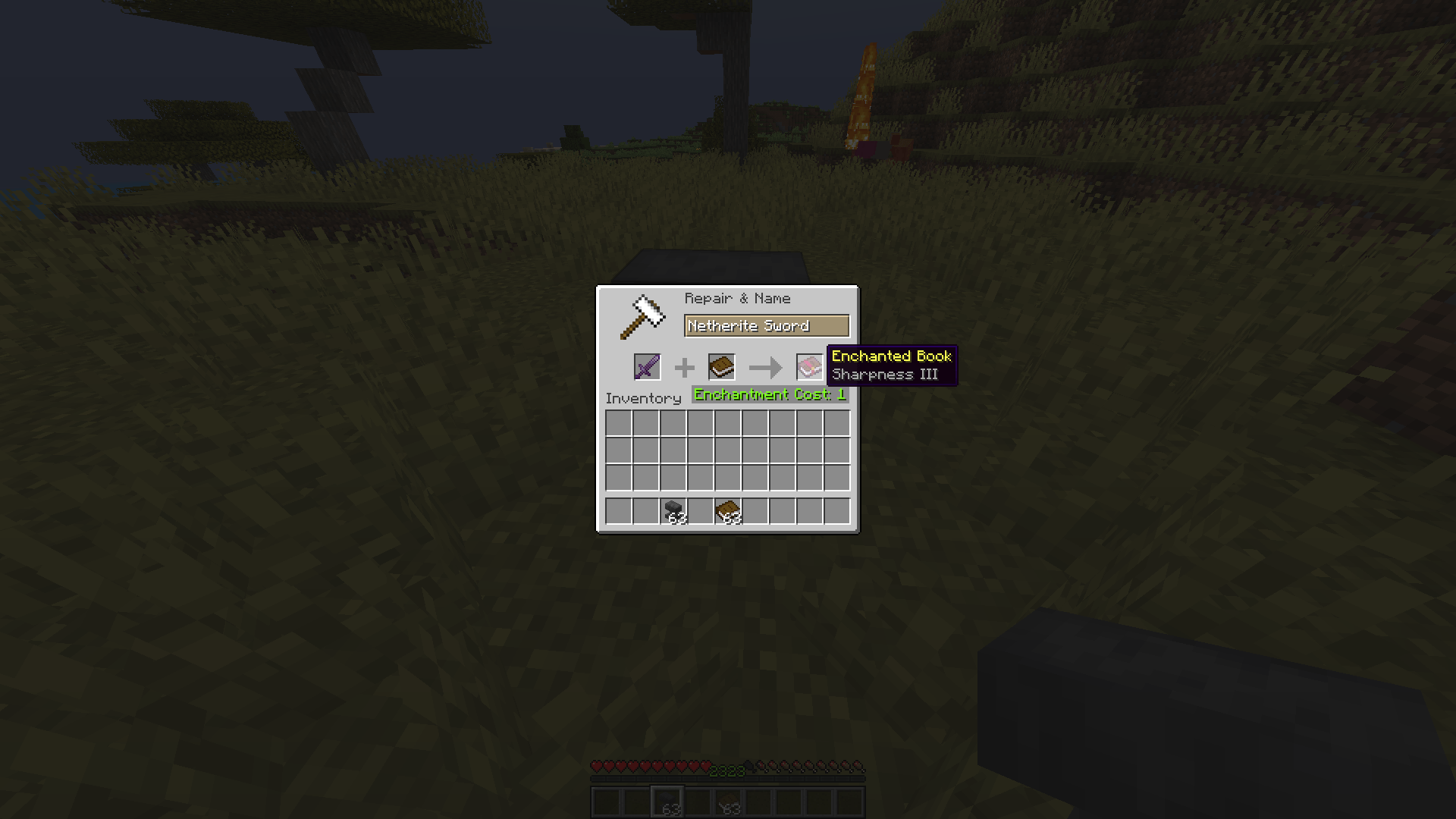Click the Netherite Sword name text field
Viewport: 1456px width, 819px height.
(767, 325)
